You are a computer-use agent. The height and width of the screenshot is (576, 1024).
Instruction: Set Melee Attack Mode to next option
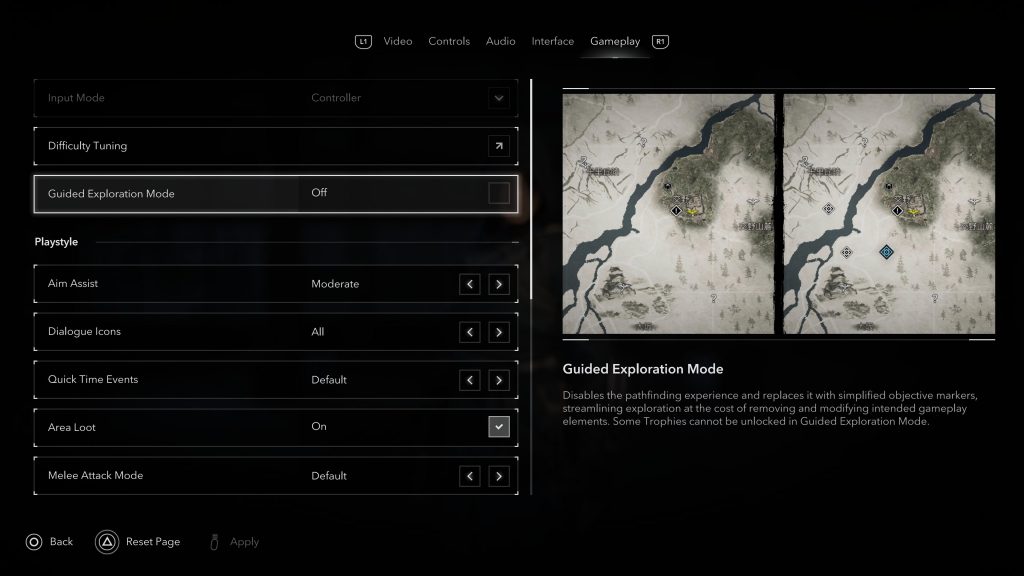[498, 476]
